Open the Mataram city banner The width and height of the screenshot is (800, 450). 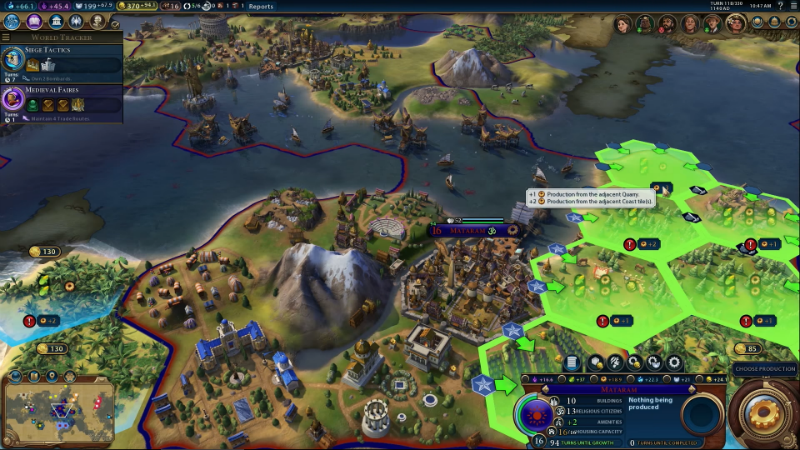pos(472,230)
